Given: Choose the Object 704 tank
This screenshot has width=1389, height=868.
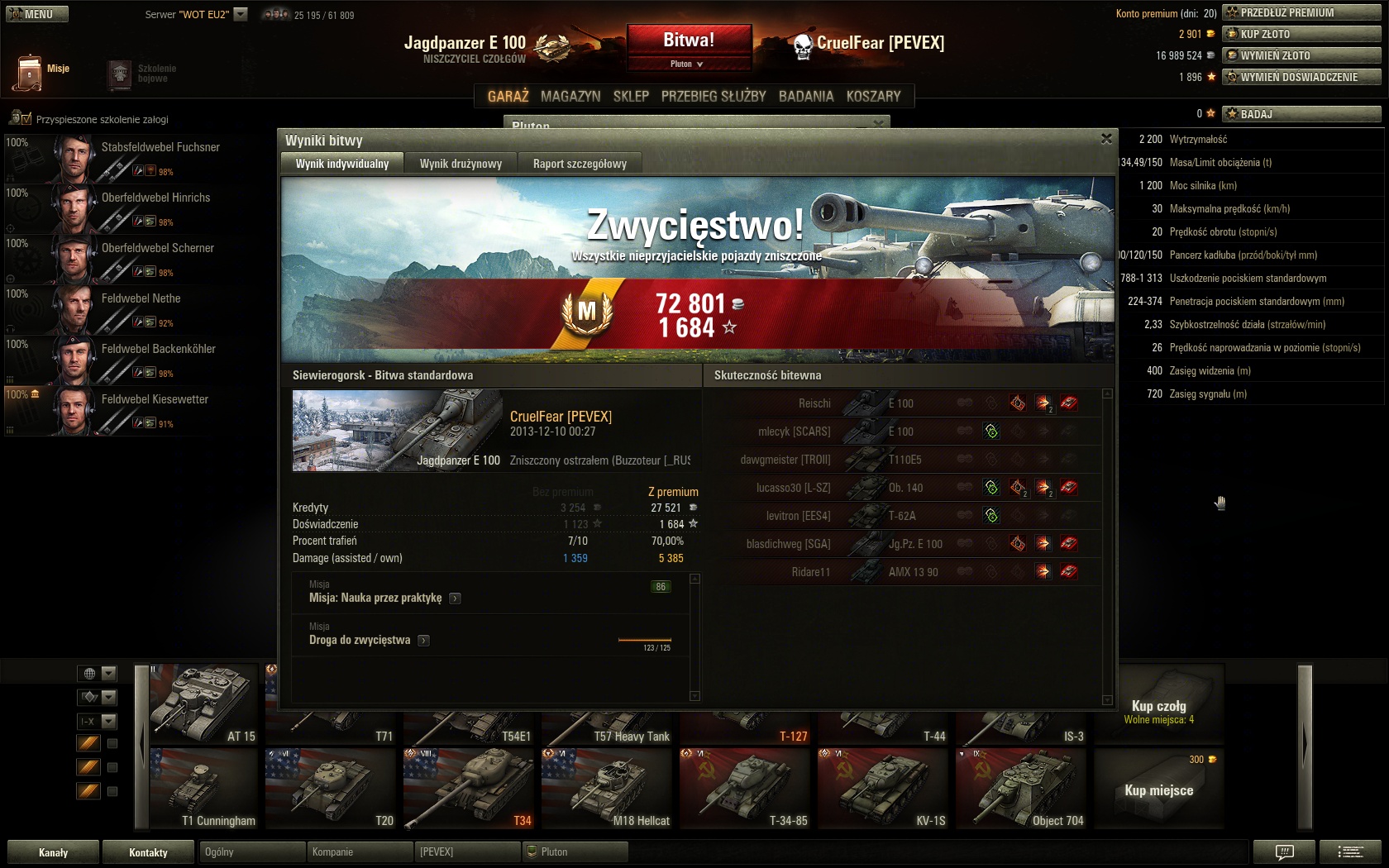Looking at the screenshot, I should pyautogui.click(x=1021, y=789).
